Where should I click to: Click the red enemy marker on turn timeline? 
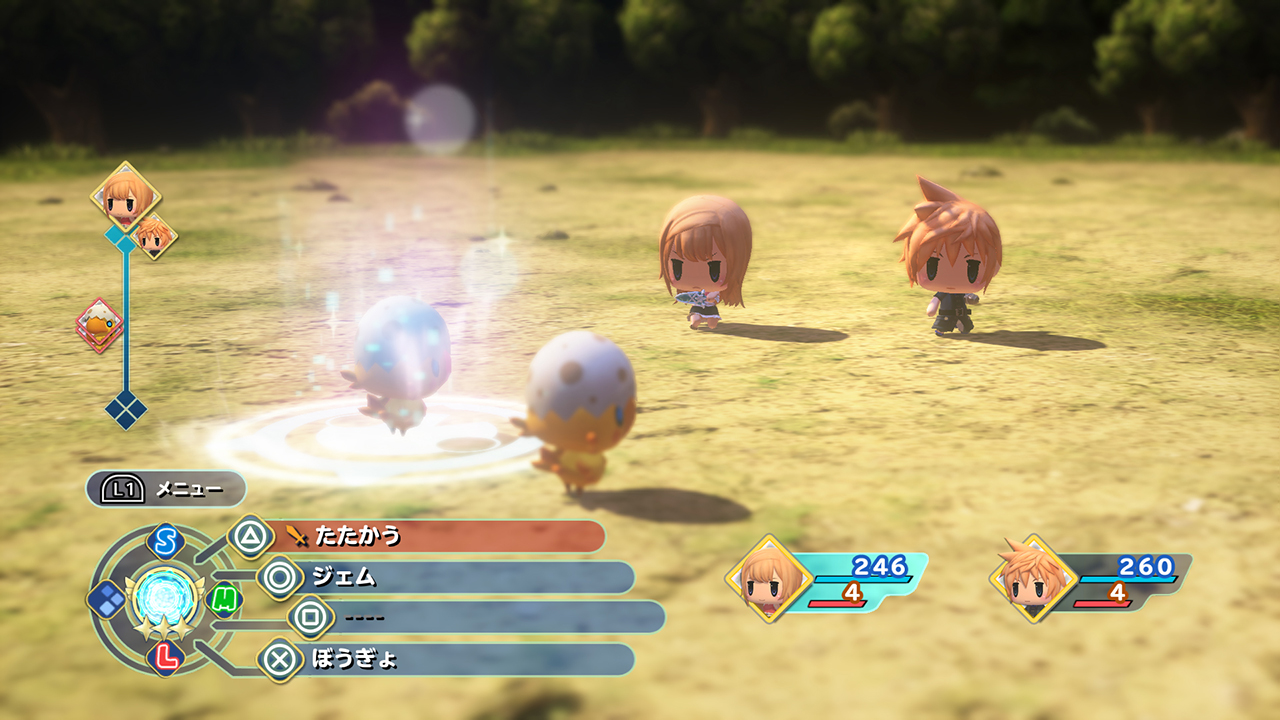pos(100,324)
